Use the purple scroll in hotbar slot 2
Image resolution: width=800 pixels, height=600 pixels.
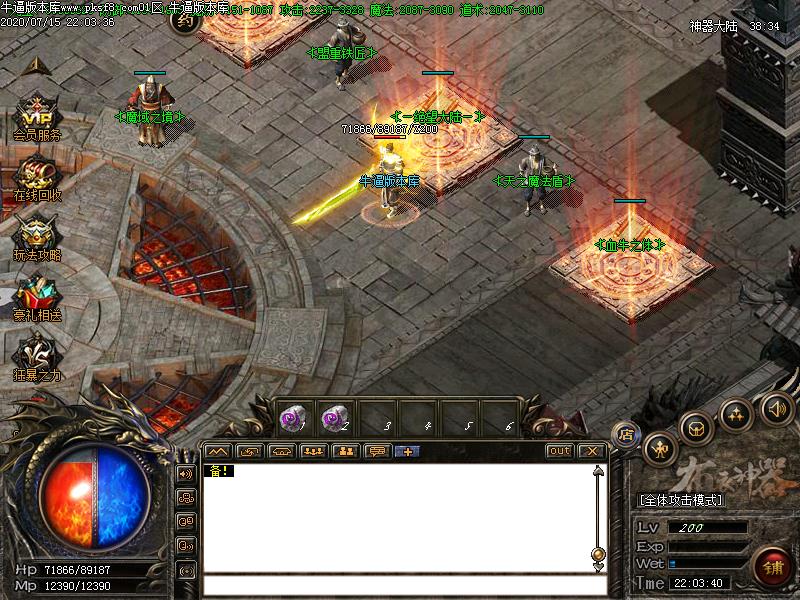tap(335, 418)
